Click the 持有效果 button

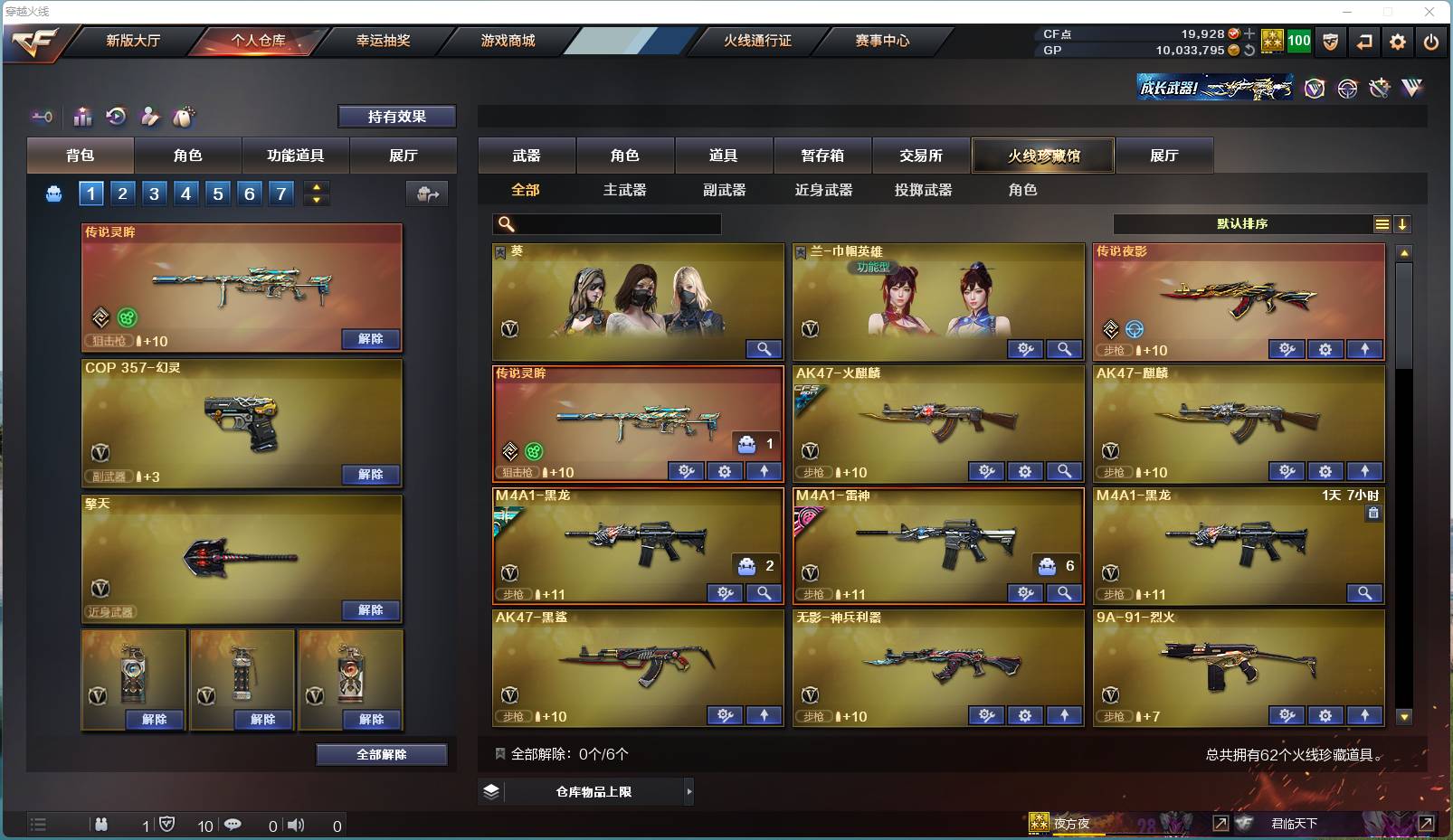[396, 116]
